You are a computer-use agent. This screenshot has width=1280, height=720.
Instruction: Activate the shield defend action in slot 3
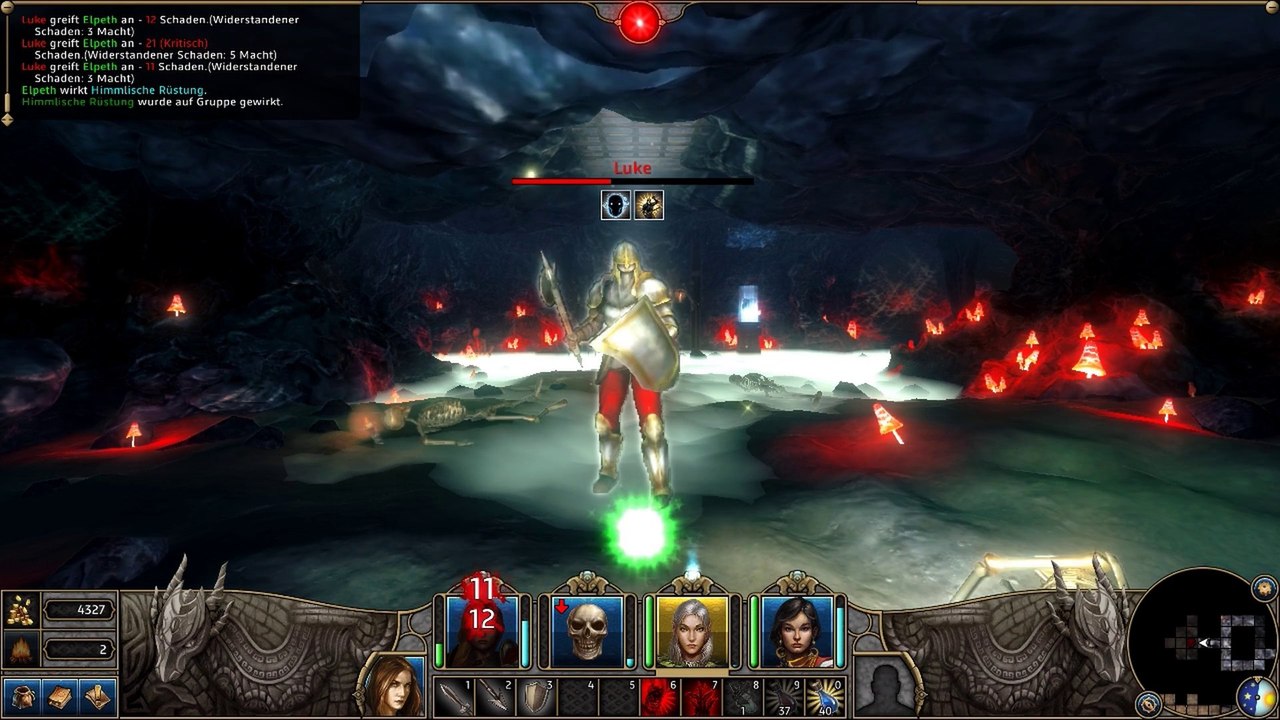(535, 697)
